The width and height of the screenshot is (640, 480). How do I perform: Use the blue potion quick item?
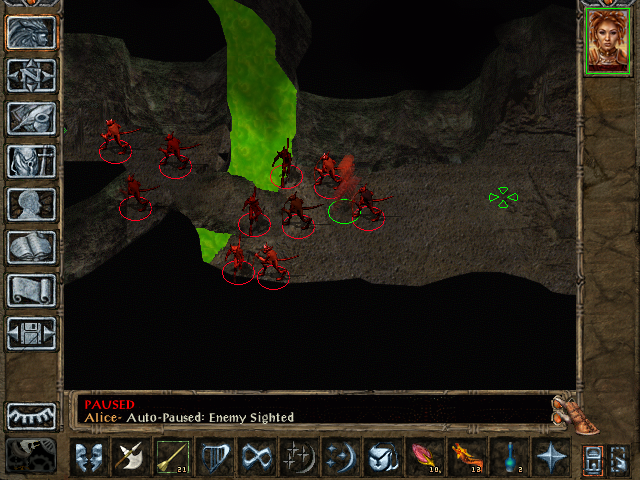click(509, 458)
